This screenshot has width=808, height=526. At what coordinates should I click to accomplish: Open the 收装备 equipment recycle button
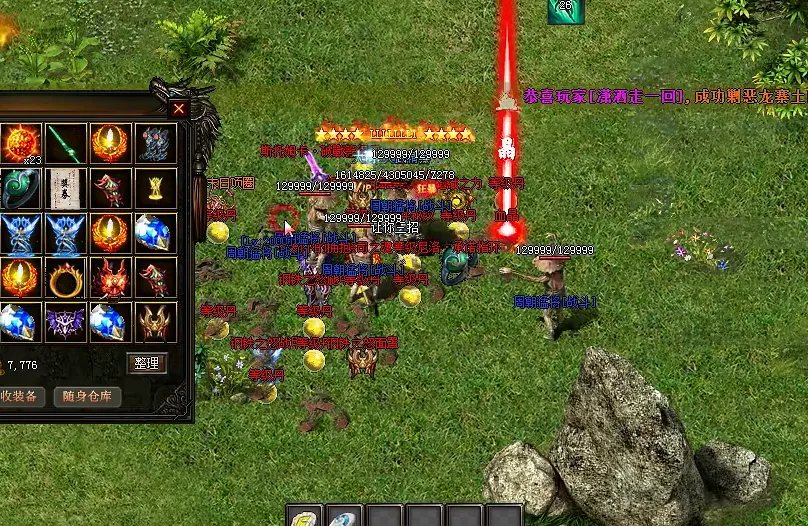click(x=19, y=396)
